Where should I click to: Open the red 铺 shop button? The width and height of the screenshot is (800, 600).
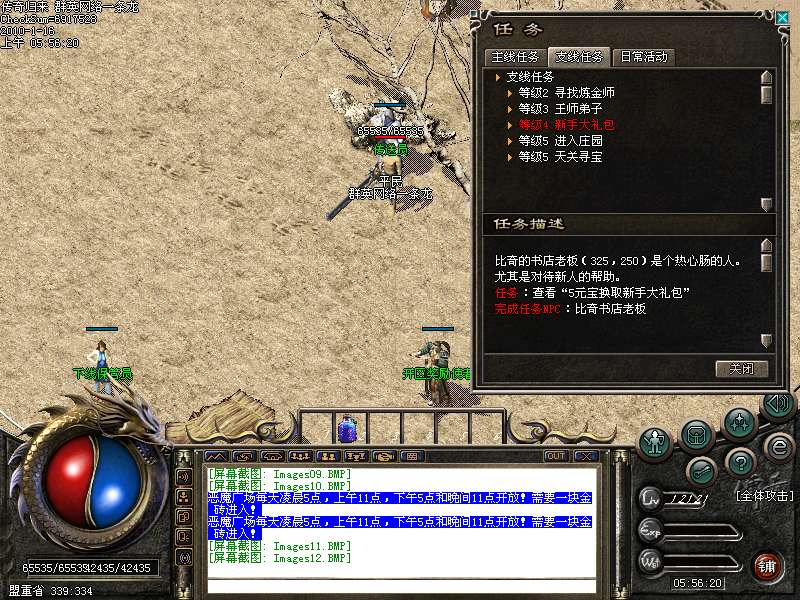(767, 565)
